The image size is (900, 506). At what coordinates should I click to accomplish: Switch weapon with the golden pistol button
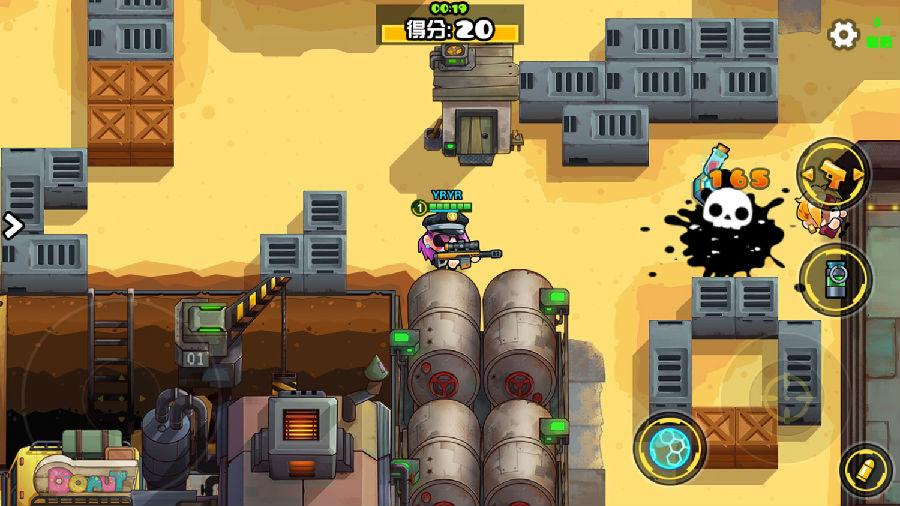click(x=833, y=174)
